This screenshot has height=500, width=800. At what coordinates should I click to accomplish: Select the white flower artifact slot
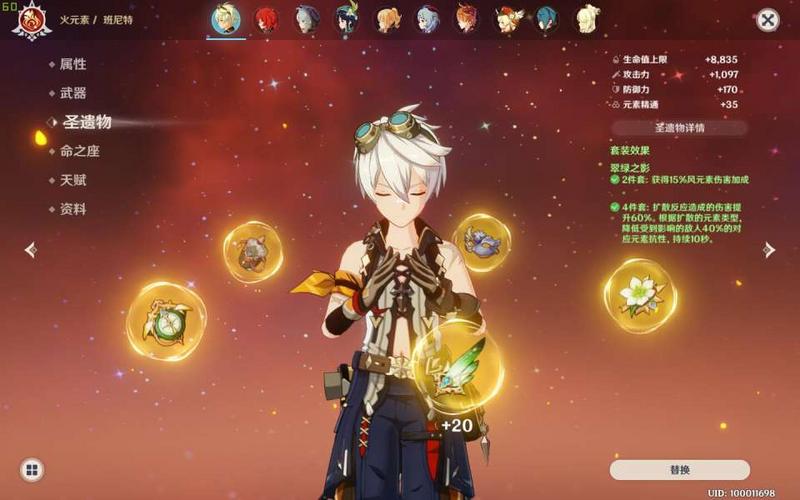pos(639,294)
